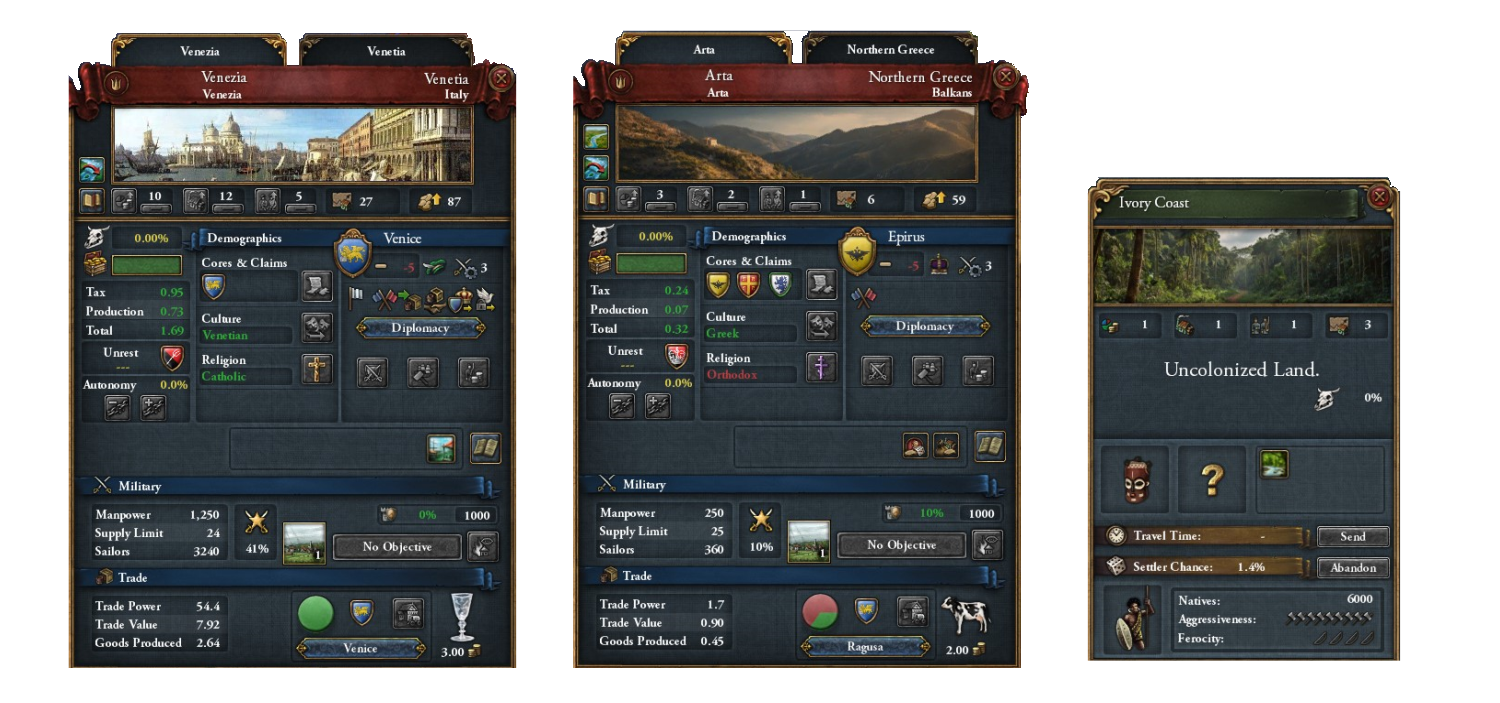
Task: Abandon the Ivory Coast colony
Action: click(1352, 568)
